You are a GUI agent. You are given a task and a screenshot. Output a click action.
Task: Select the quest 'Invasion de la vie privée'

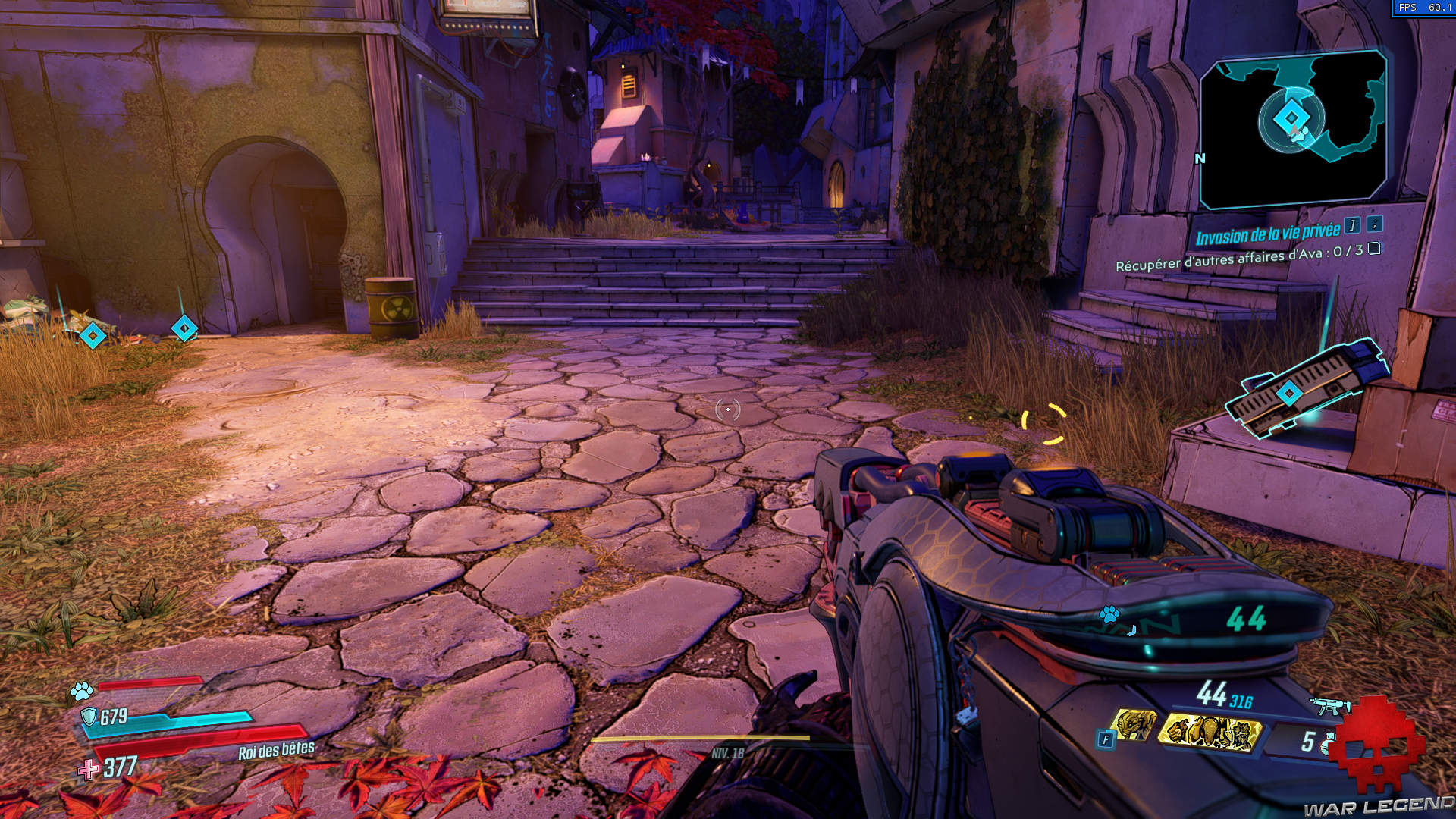[1268, 232]
